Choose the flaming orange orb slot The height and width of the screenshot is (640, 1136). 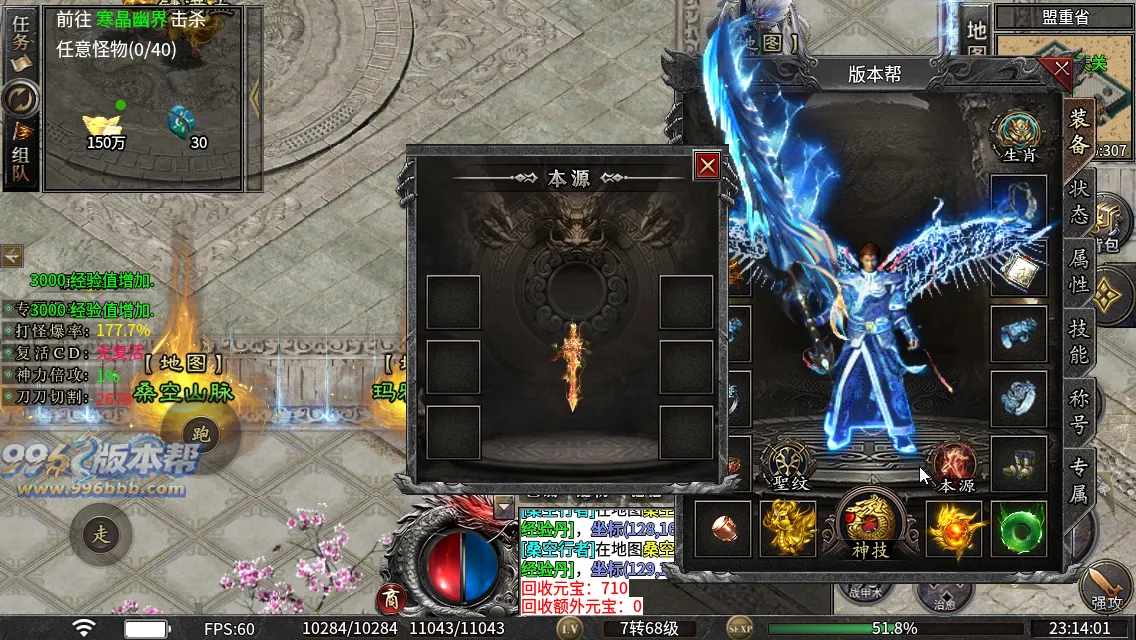[952, 528]
